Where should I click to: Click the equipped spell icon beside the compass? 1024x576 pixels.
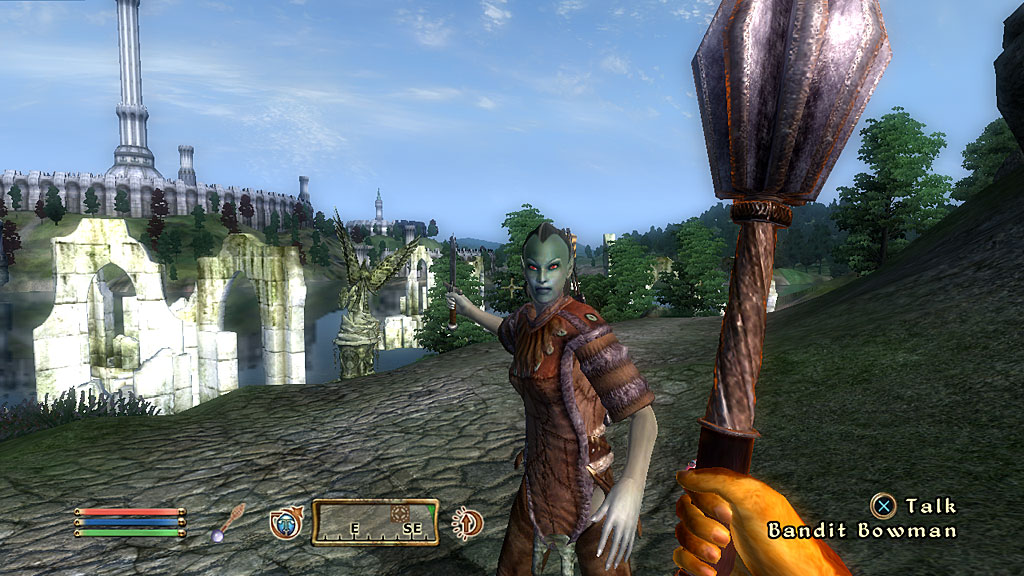285,522
